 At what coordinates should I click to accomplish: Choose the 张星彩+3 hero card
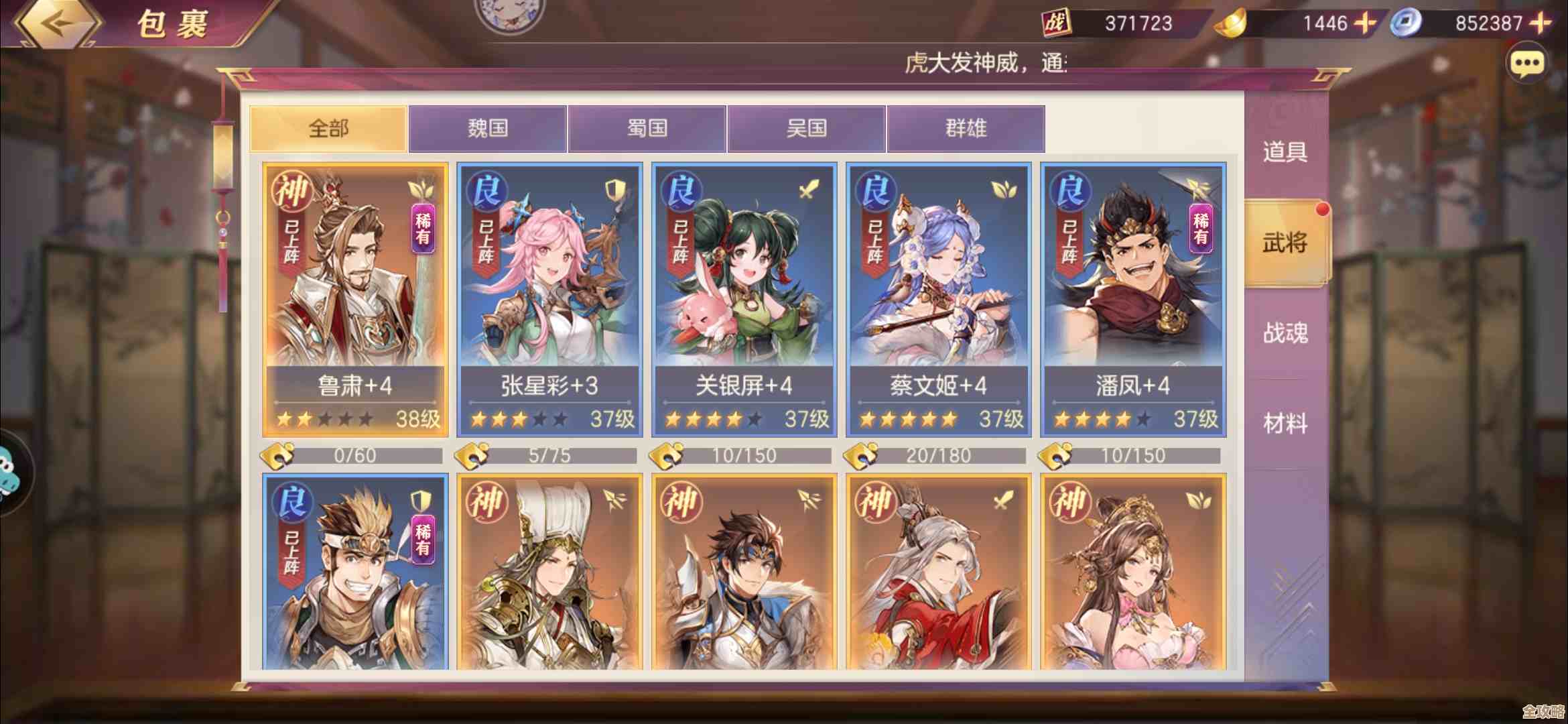tap(549, 300)
